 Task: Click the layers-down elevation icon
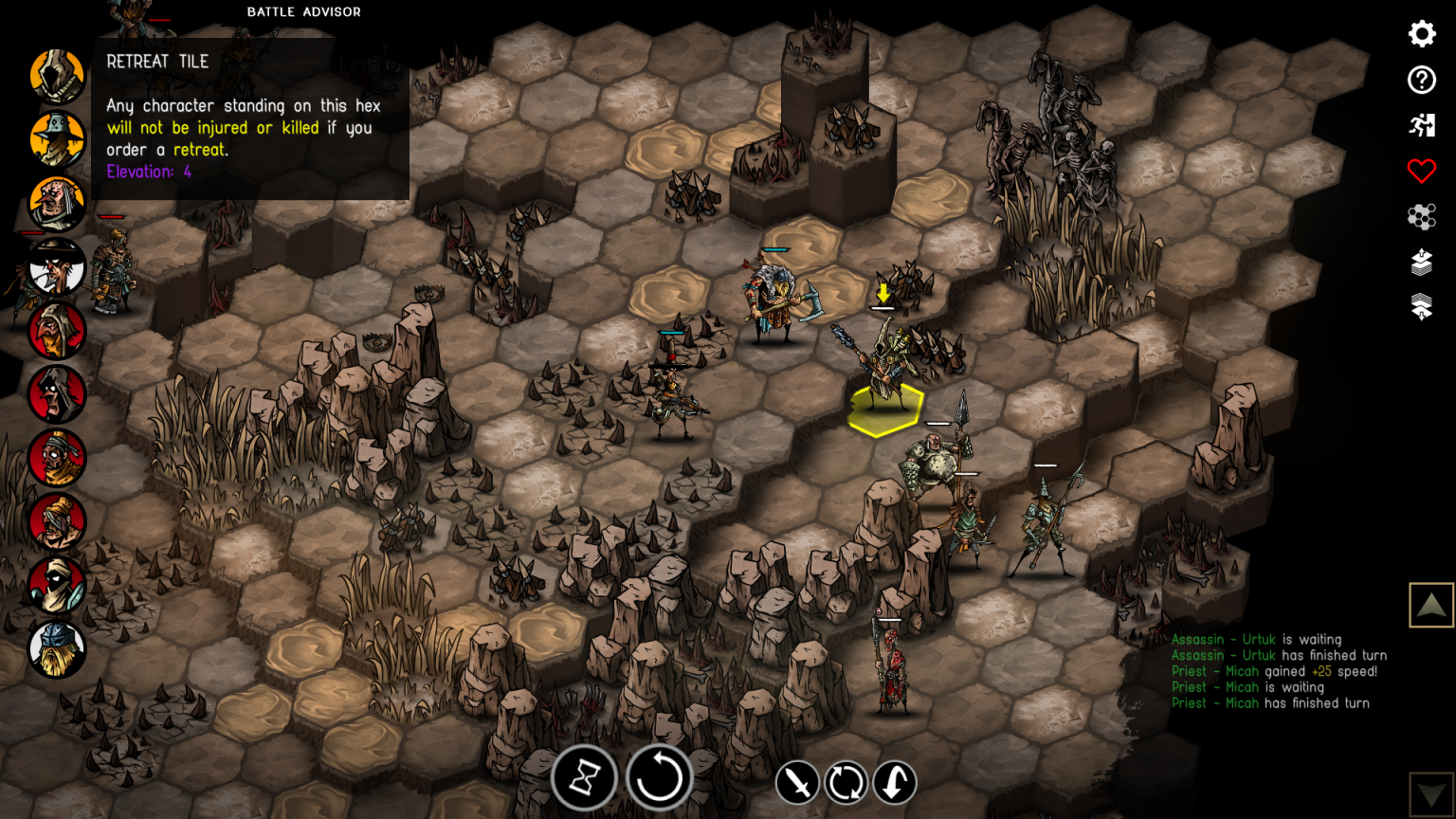coord(1421,307)
